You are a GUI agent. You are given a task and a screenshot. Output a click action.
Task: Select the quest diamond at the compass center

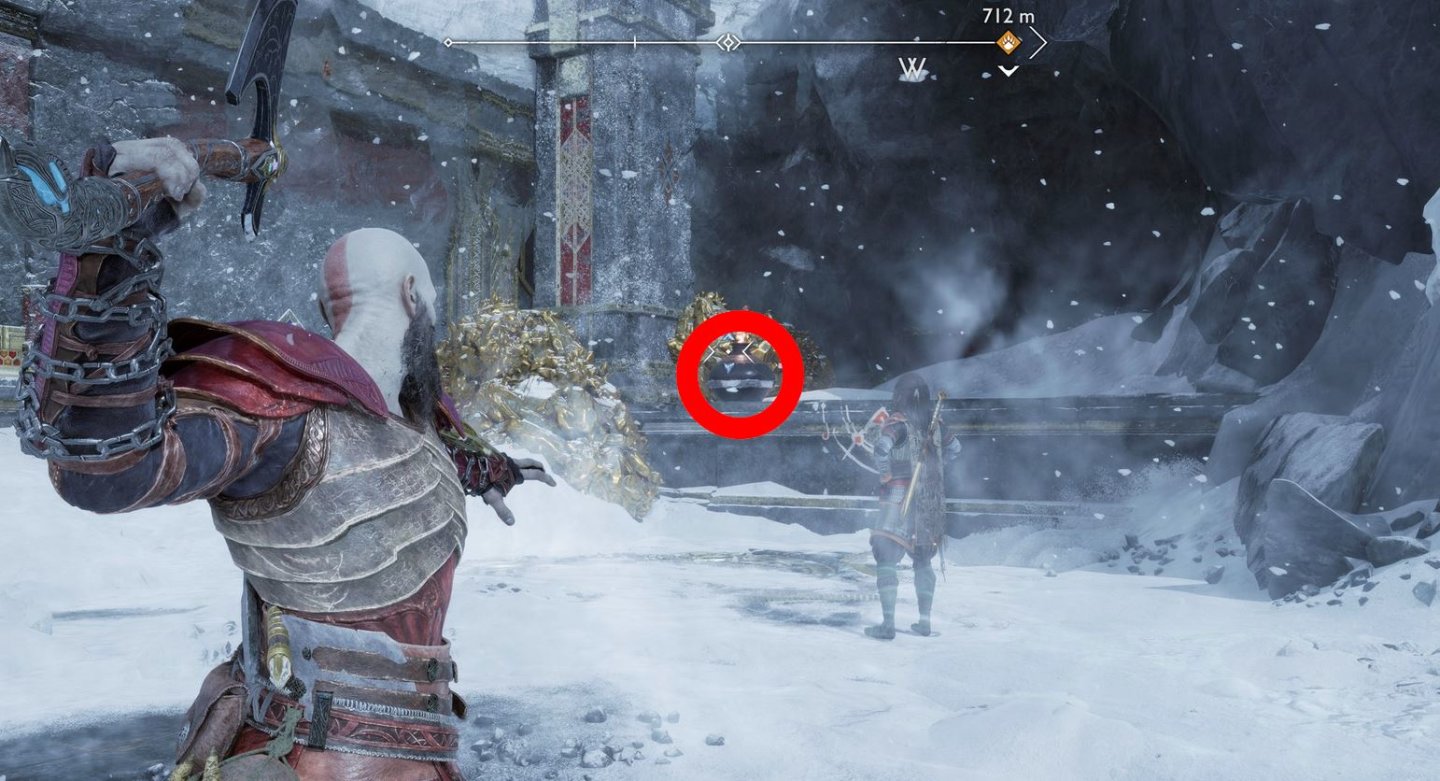click(x=728, y=41)
